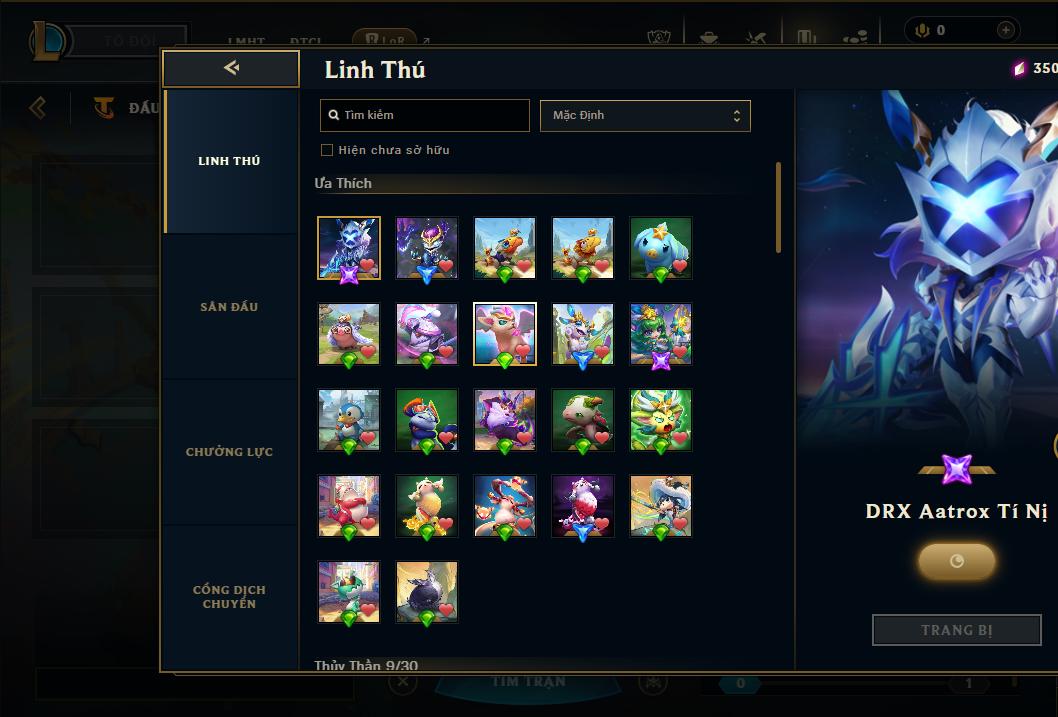Open the Chưởng Lực tab
The height and width of the screenshot is (717, 1058).
click(229, 452)
